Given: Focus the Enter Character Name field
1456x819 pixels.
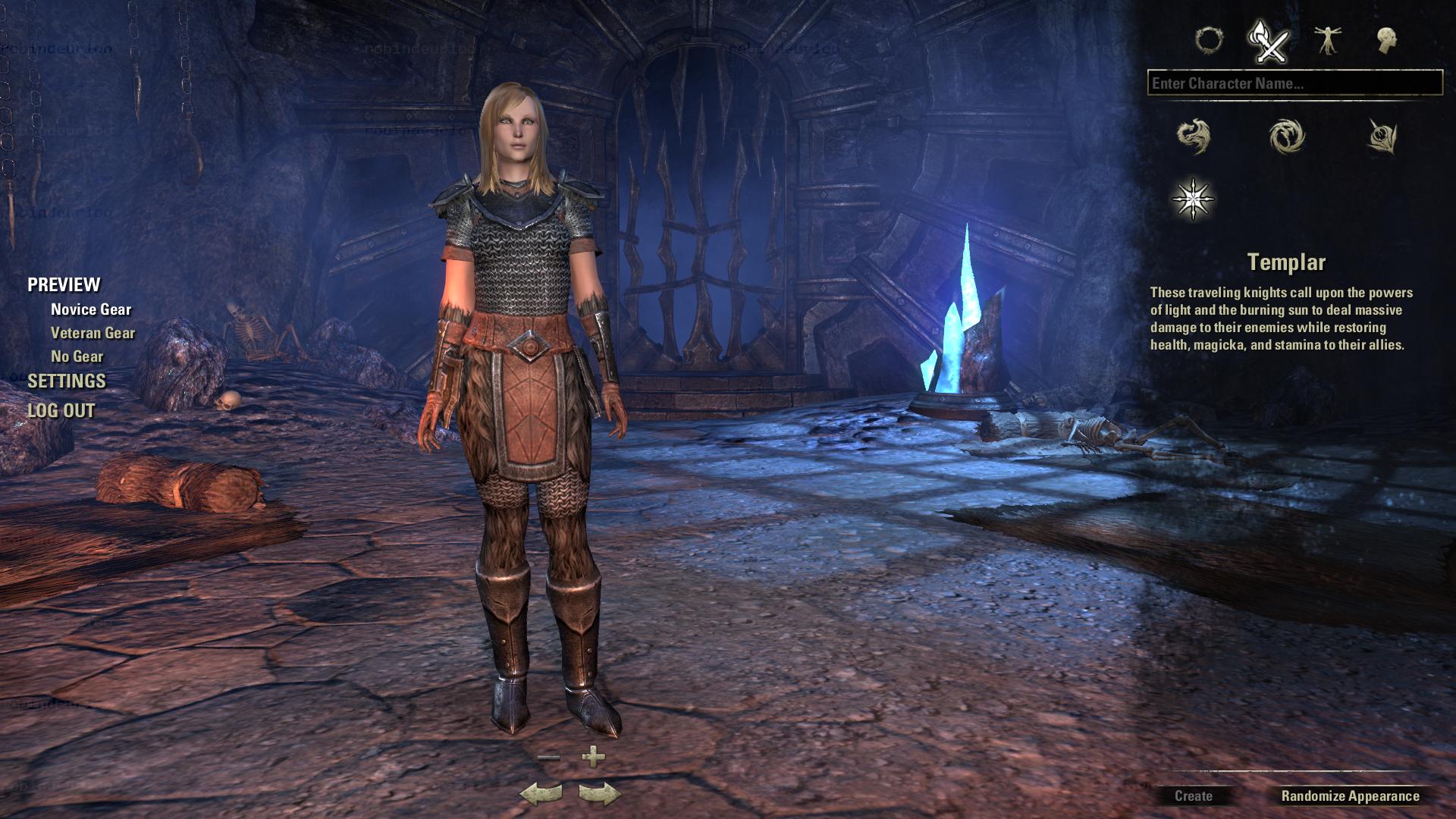Looking at the screenshot, I should 1294,83.
